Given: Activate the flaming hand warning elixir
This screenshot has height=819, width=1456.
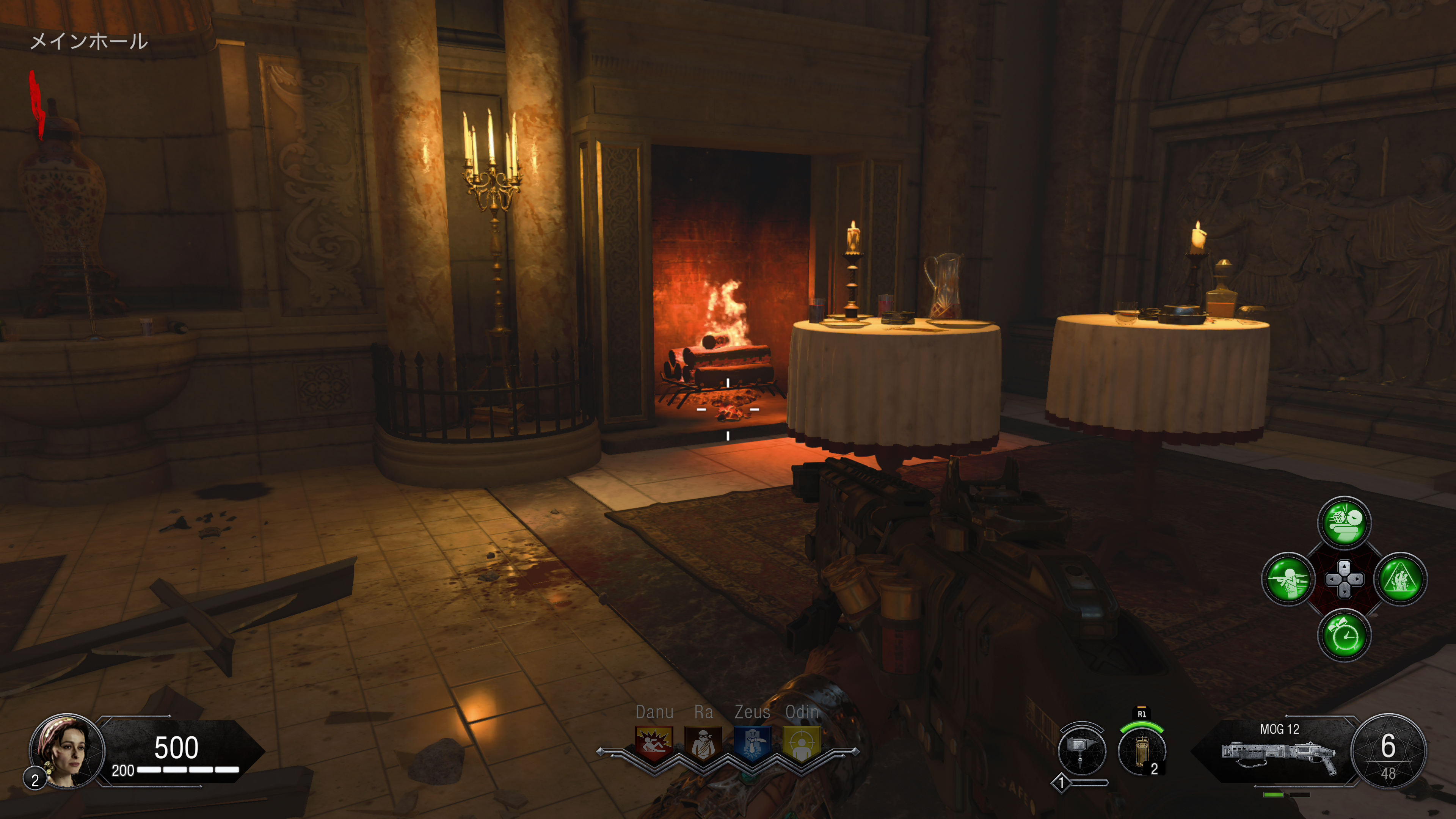Looking at the screenshot, I should click(x=1400, y=579).
